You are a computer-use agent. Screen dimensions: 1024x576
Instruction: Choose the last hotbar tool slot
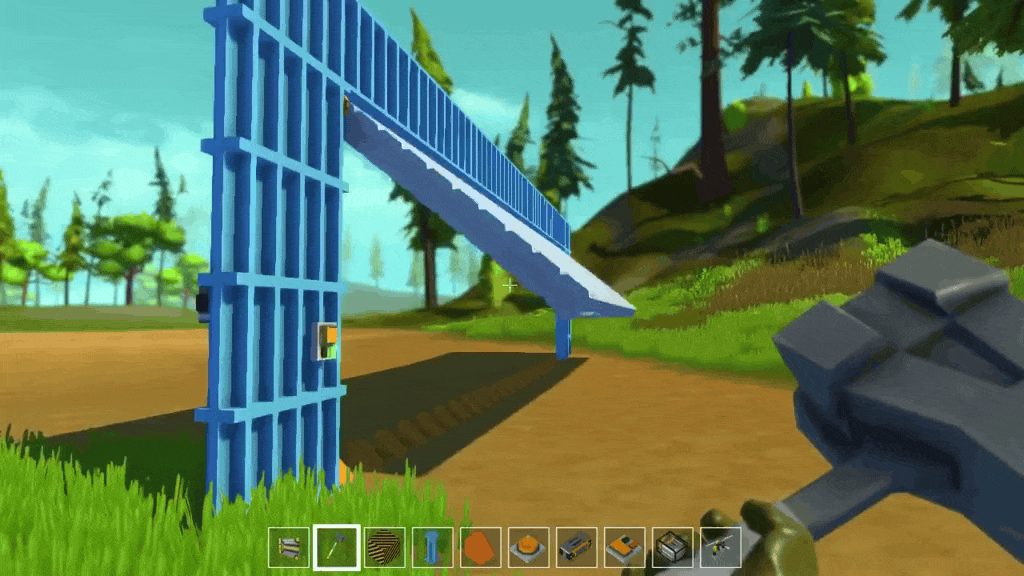click(720, 547)
